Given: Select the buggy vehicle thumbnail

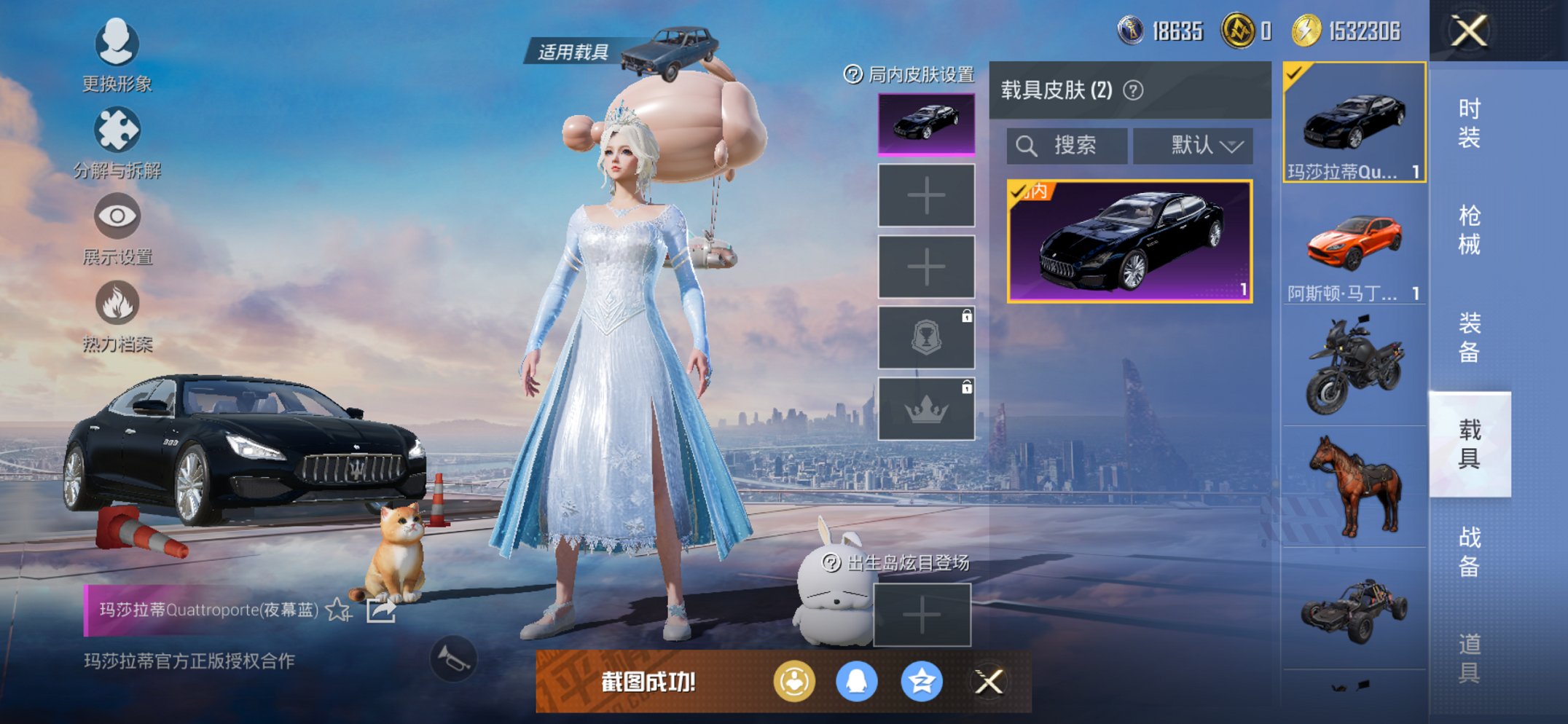Looking at the screenshot, I should click(1354, 609).
